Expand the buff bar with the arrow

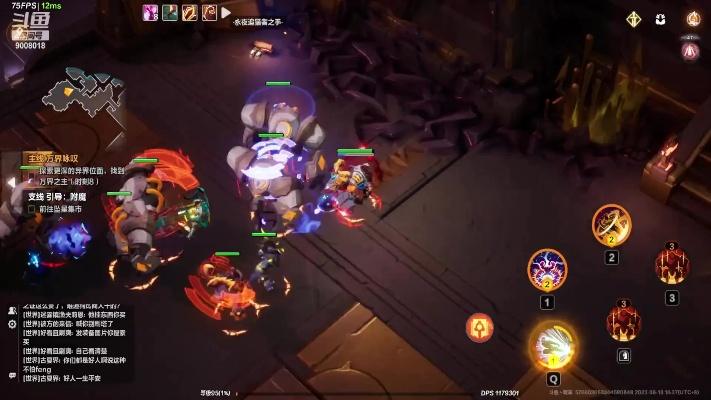pyautogui.click(x=227, y=13)
